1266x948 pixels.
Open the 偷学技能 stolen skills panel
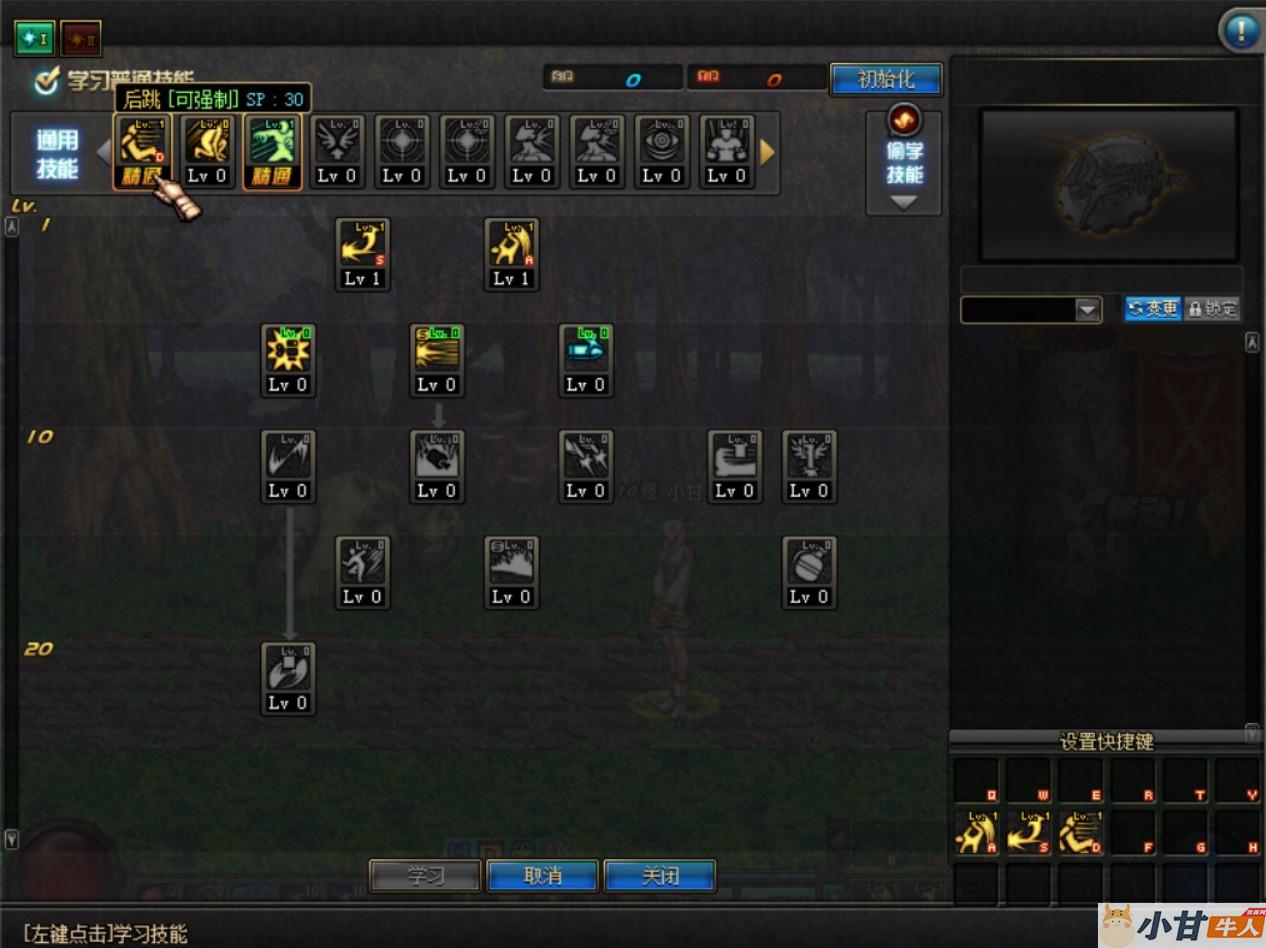(904, 162)
